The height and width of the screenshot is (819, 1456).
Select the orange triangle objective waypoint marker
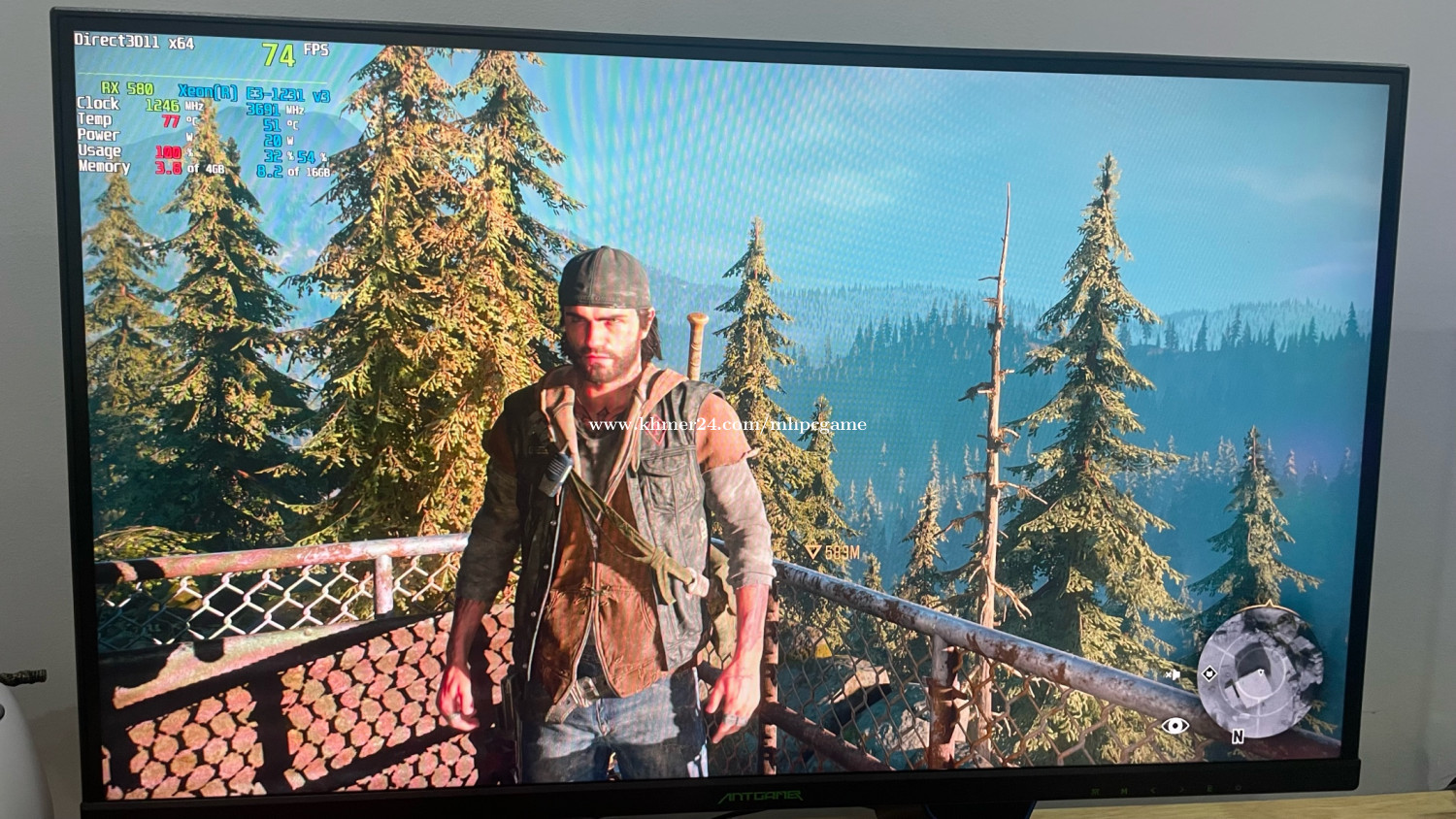pyautogui.click(x=813, y=551)
